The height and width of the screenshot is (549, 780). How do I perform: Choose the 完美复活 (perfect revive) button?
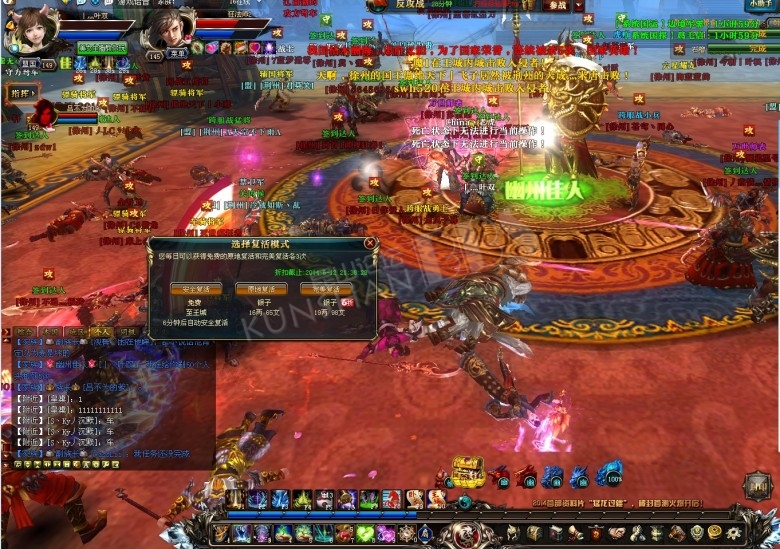click(x=326, y=289)
